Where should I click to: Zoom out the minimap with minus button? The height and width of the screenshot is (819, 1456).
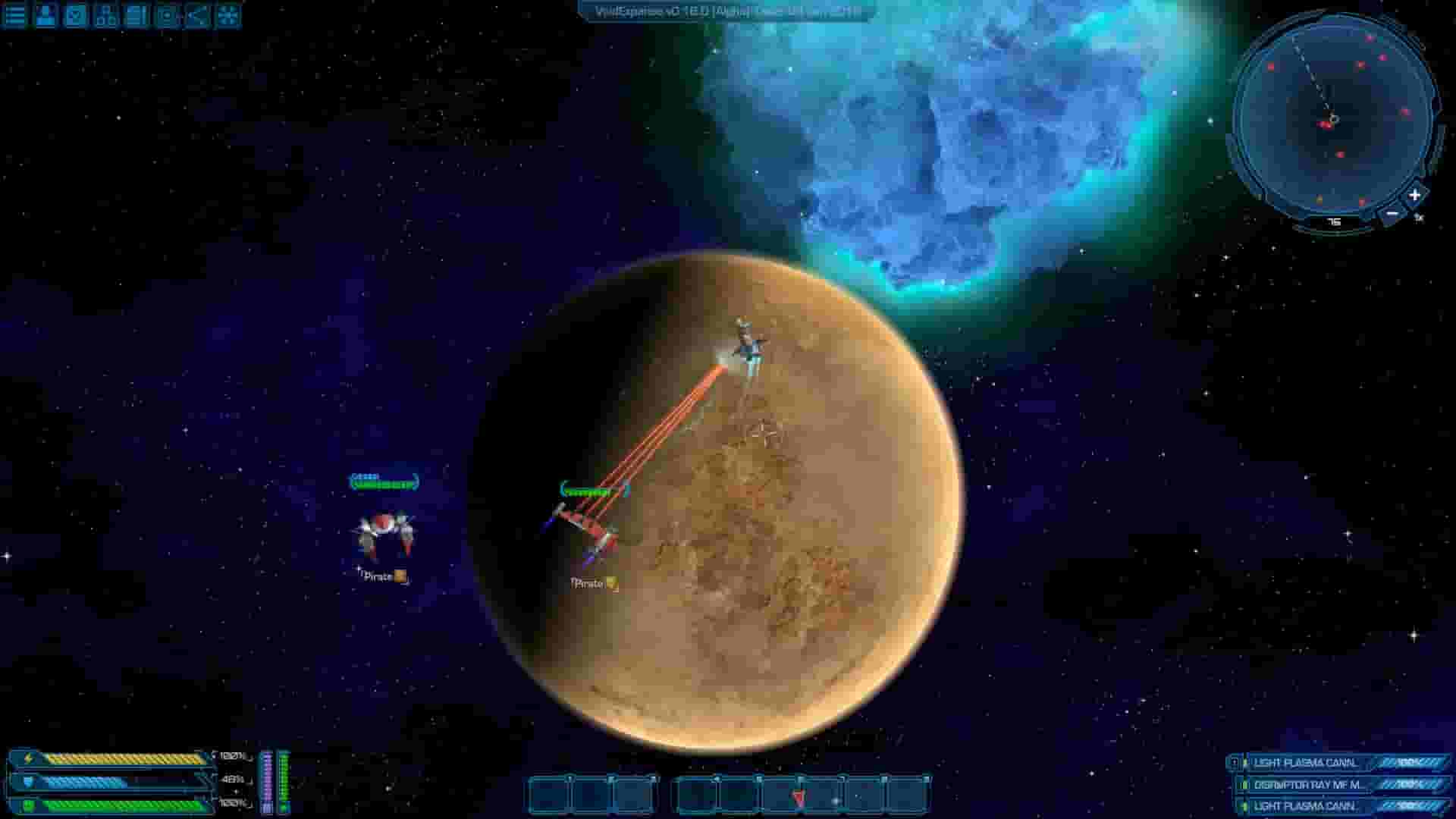coord(1392,214)
